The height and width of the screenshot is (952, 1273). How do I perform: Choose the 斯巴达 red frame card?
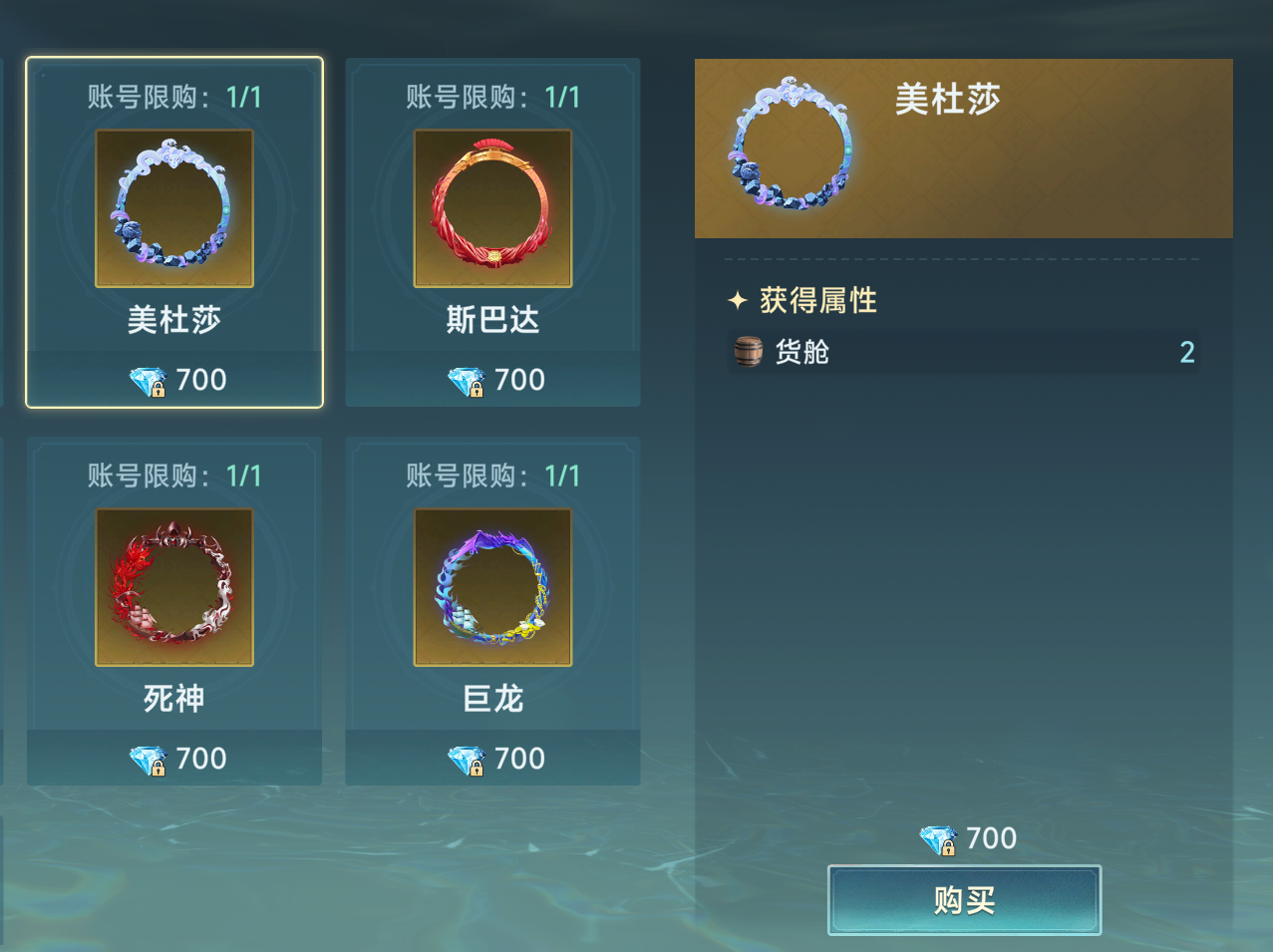(492, 232)
